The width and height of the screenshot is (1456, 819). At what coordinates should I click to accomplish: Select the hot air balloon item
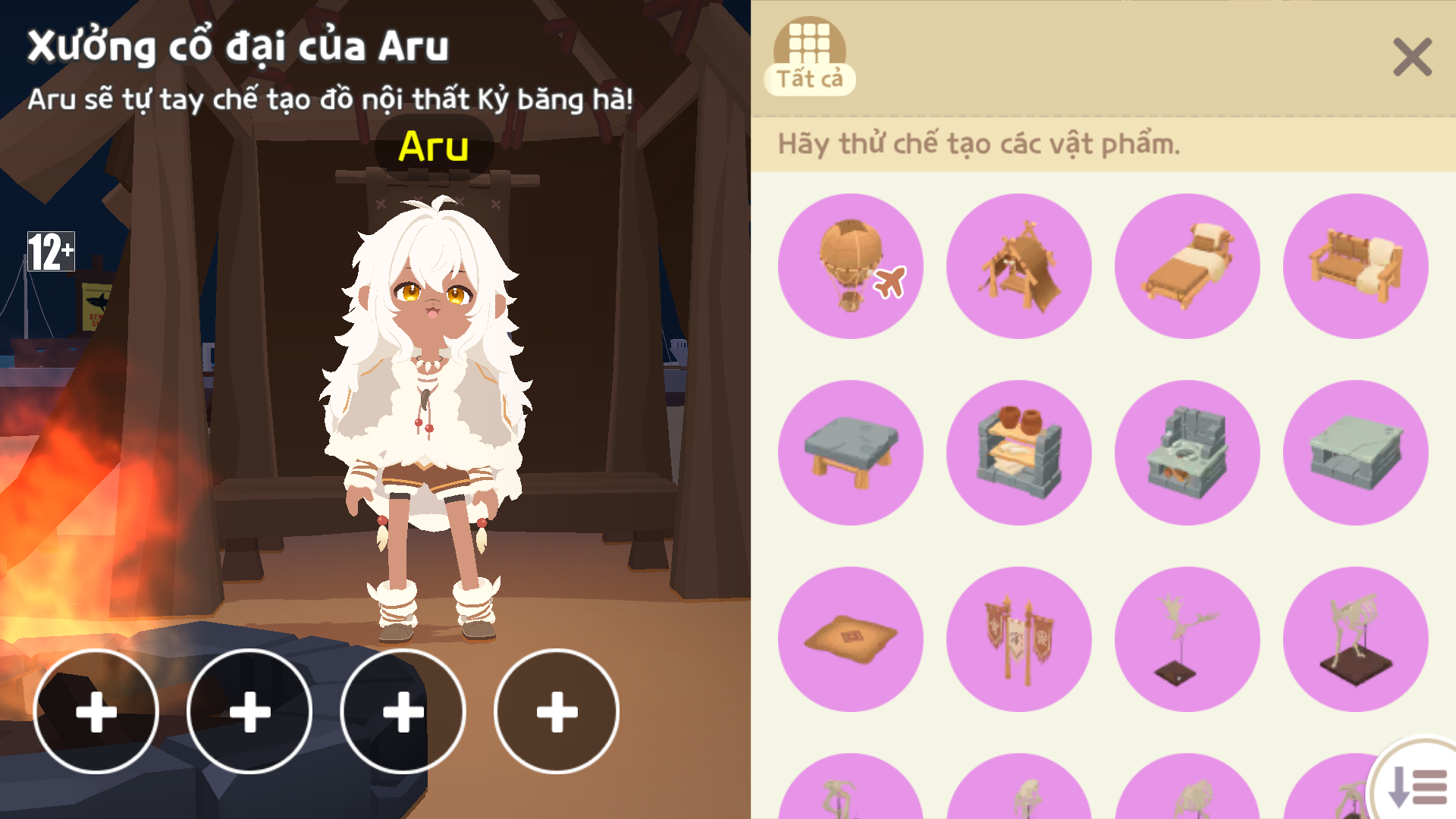pos(851,266)
